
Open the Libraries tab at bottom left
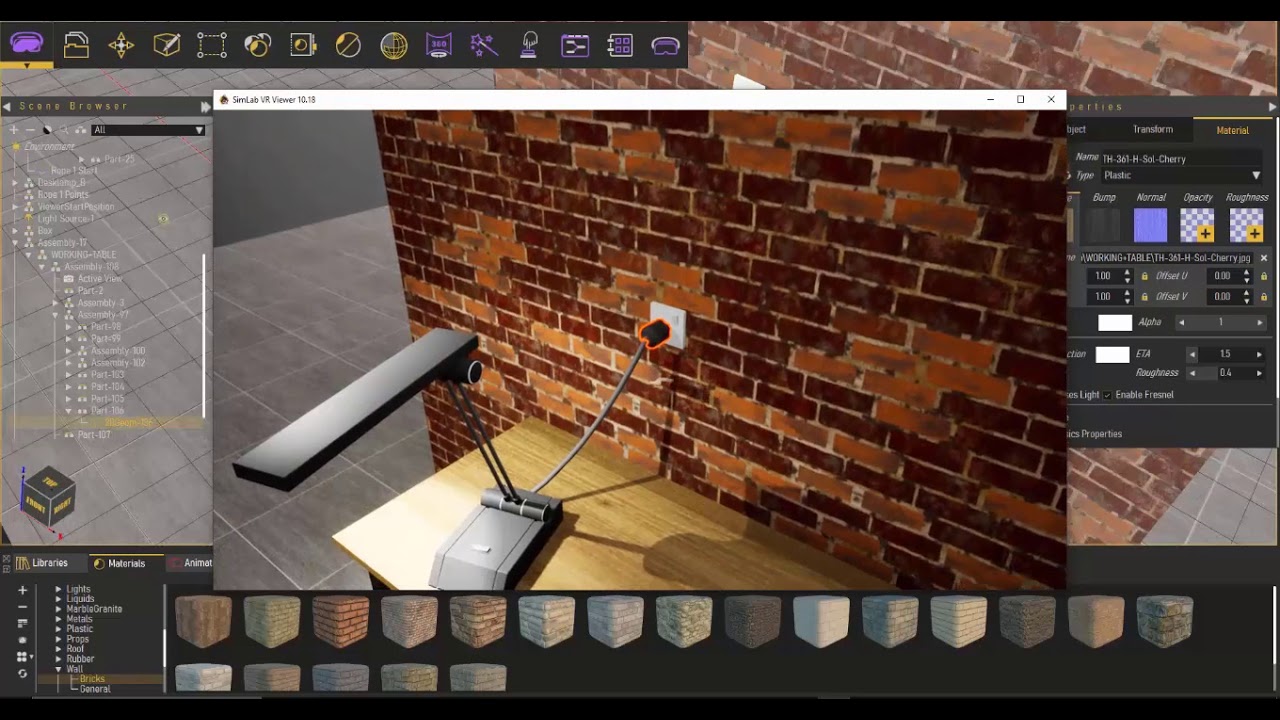click(x=49, y=562)
